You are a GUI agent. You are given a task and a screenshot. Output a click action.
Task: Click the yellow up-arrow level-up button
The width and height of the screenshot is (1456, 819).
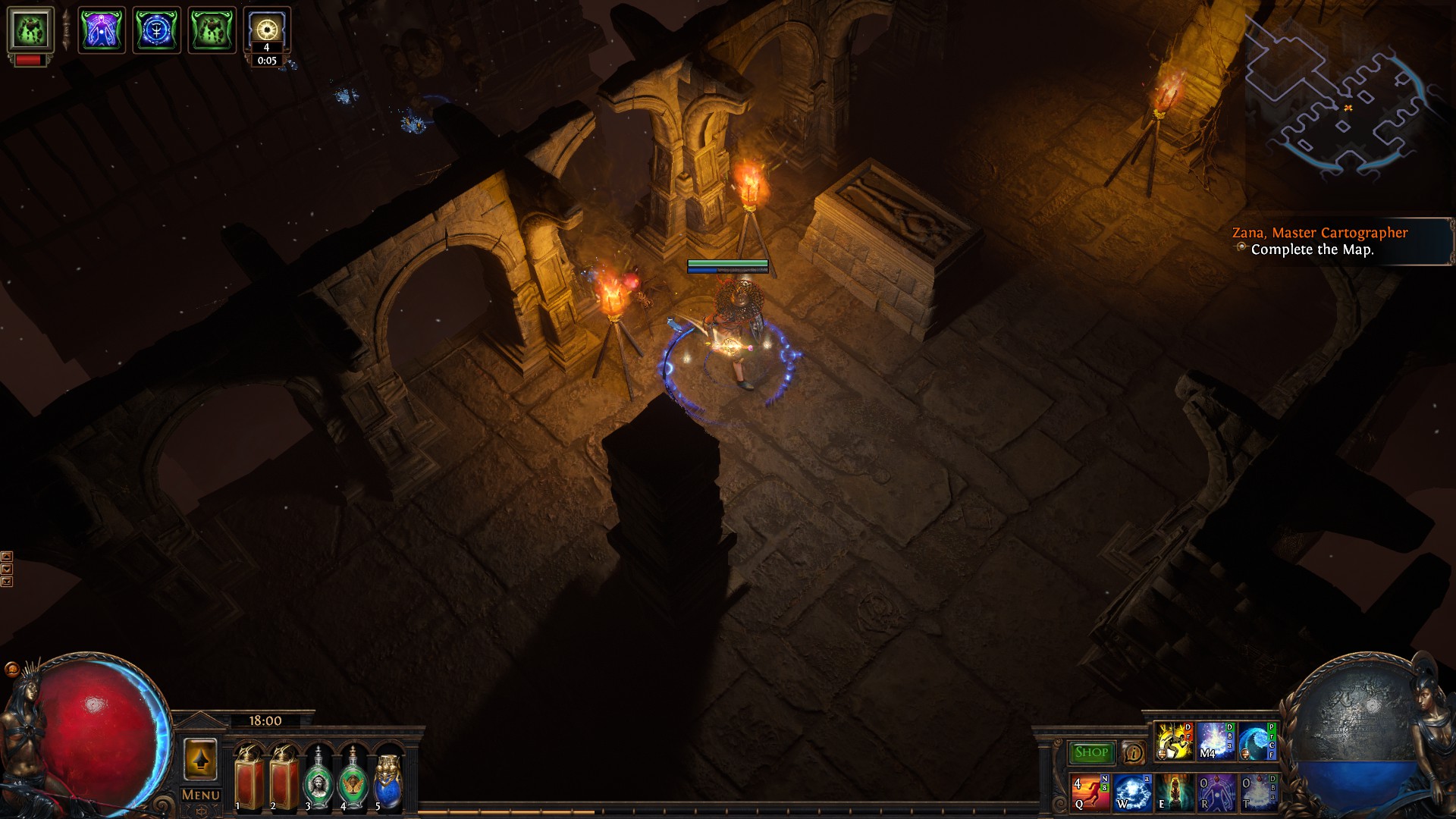pos(200,760)
